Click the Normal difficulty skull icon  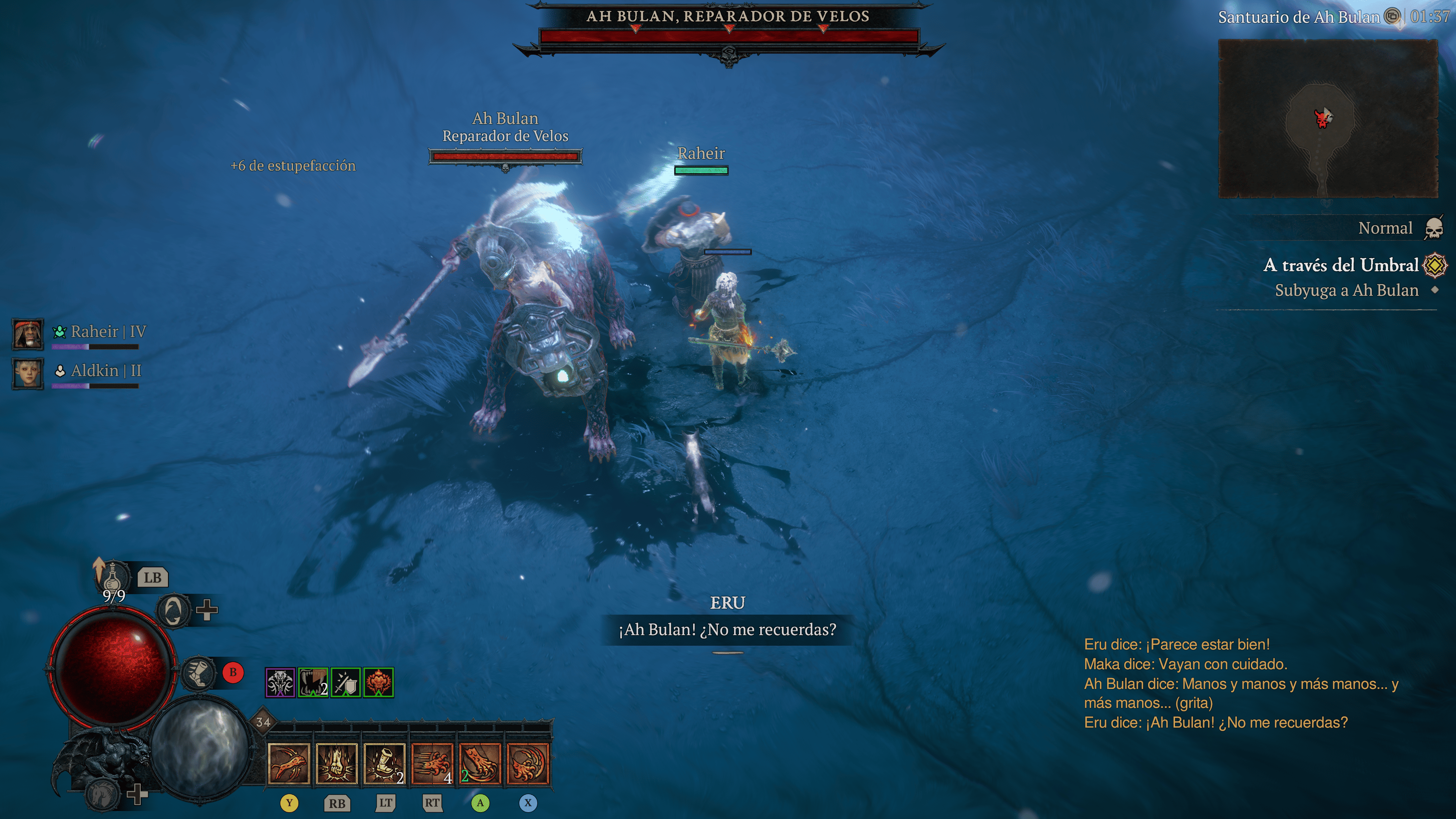pyautogui.click(x=1433, y=228)
